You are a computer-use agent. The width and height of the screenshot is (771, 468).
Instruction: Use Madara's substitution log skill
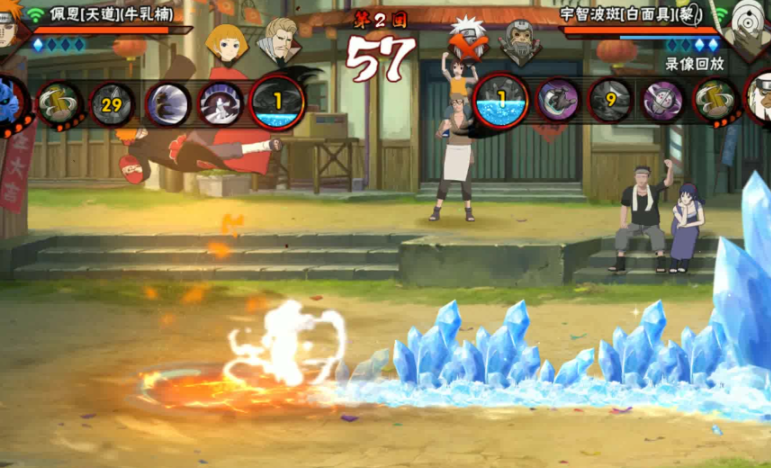pos(717,101)
